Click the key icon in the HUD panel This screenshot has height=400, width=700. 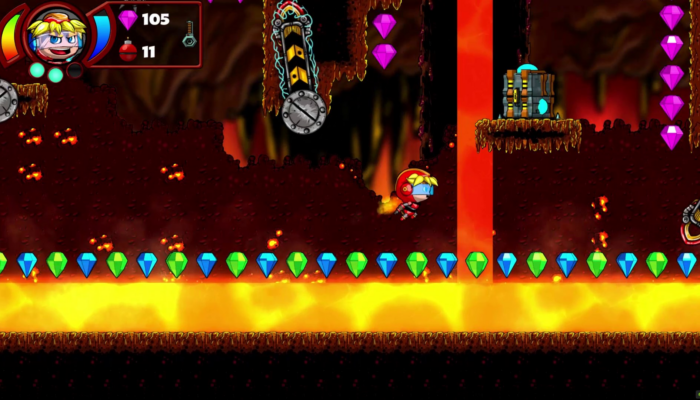[x=188, y=33]
